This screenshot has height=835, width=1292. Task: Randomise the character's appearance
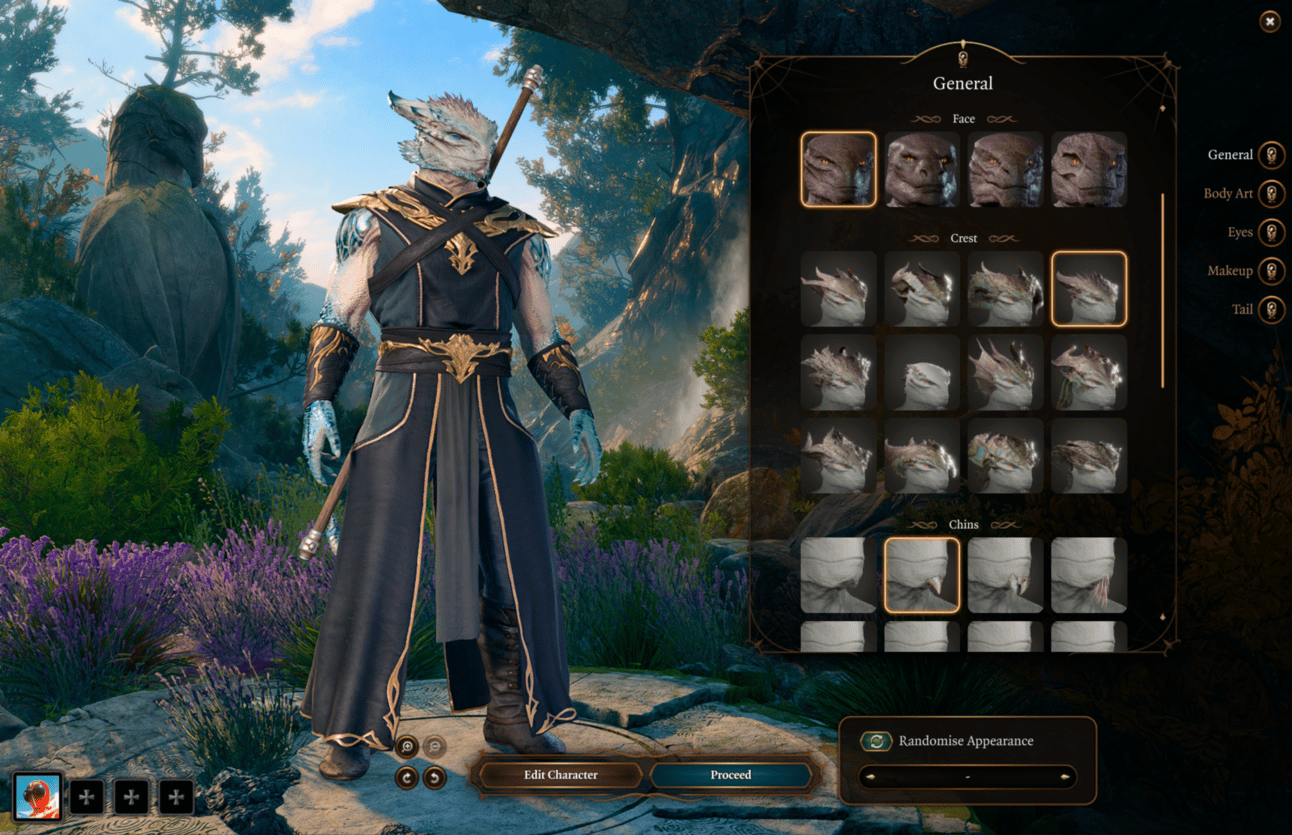pos(877,741)
